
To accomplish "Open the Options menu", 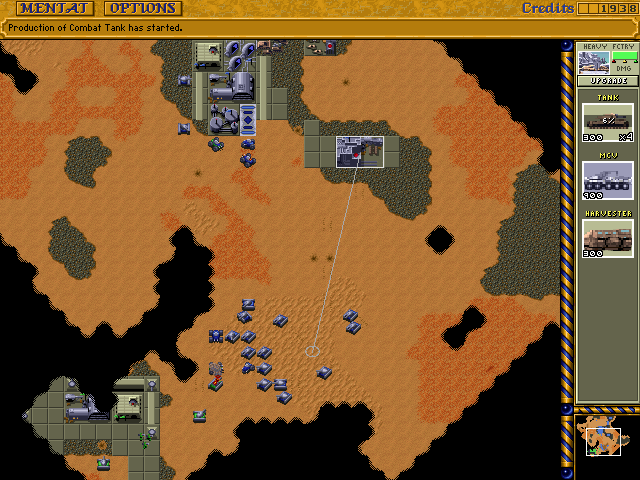I will point(142,9).
